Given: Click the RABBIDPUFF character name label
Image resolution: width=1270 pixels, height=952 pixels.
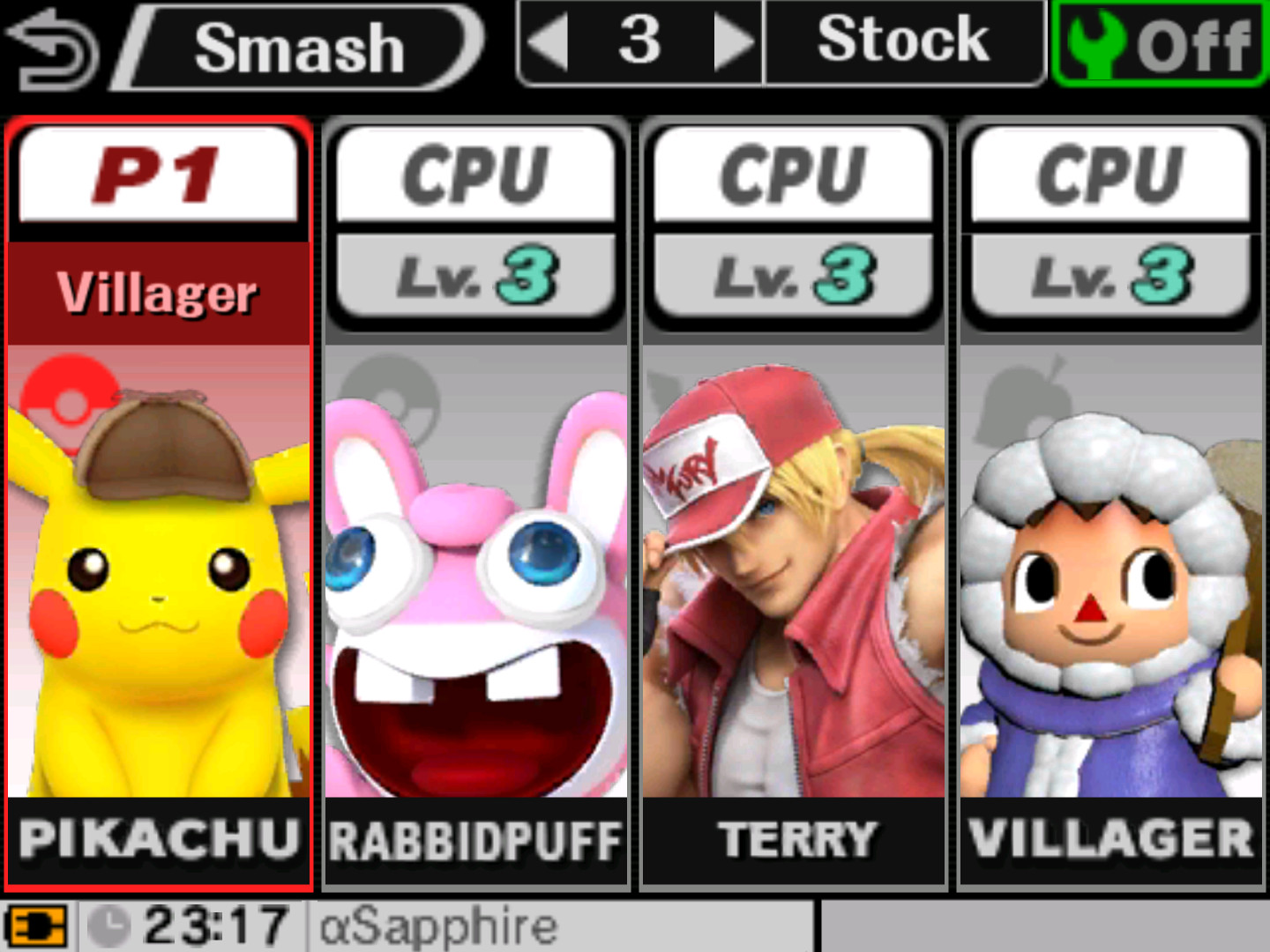Looking at the screenshot, I should point(474,842).
